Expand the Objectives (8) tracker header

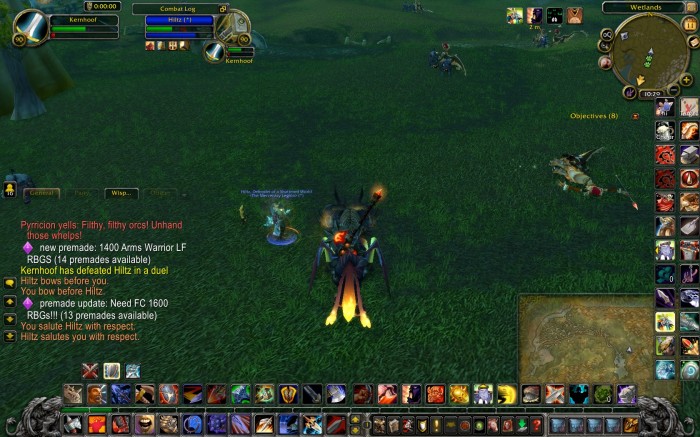pos(594,116)
